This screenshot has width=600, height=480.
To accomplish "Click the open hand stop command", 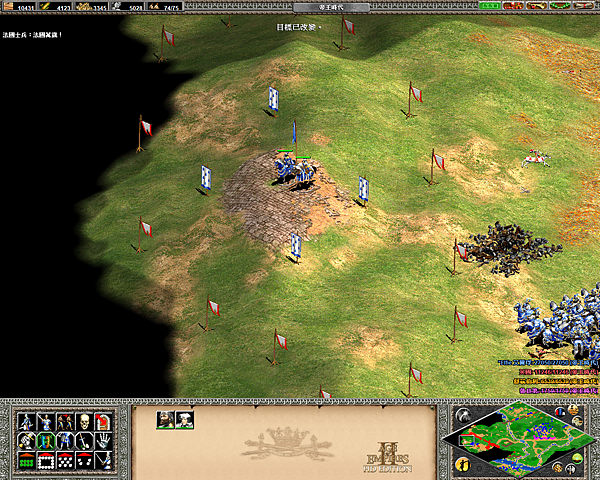I will [105, 441].
